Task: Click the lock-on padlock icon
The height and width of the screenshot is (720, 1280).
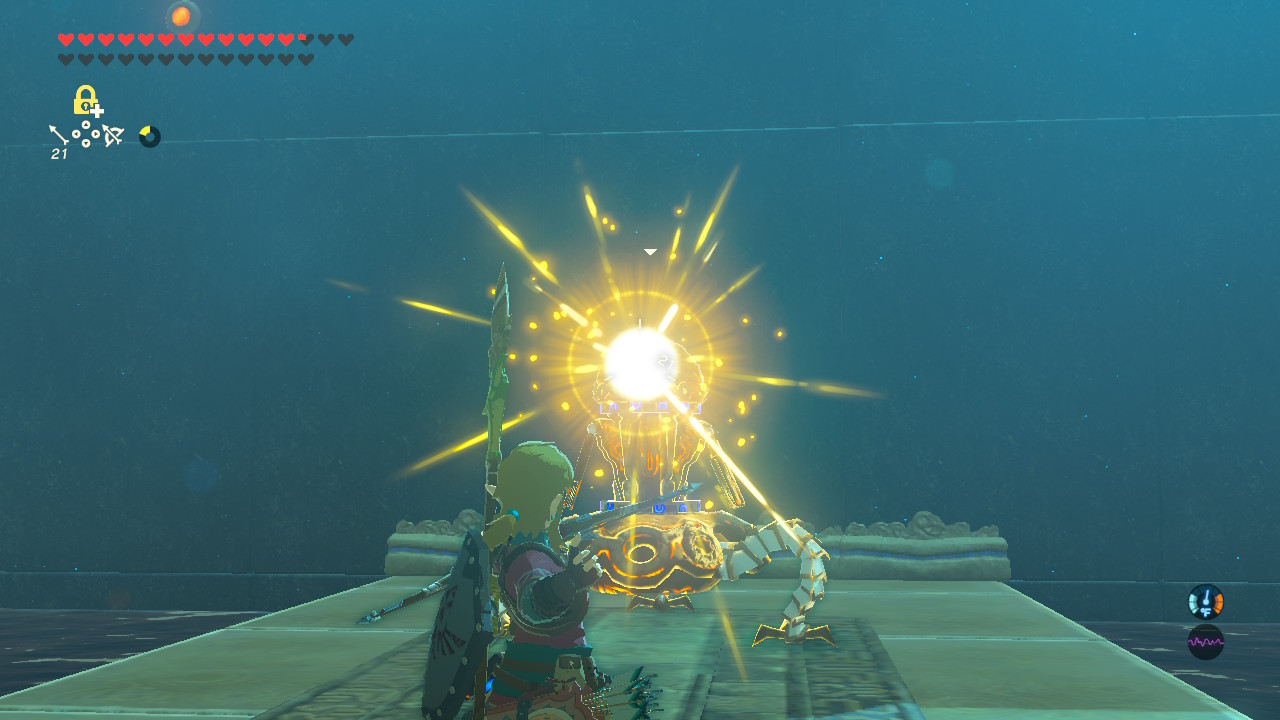Action: 84,101
